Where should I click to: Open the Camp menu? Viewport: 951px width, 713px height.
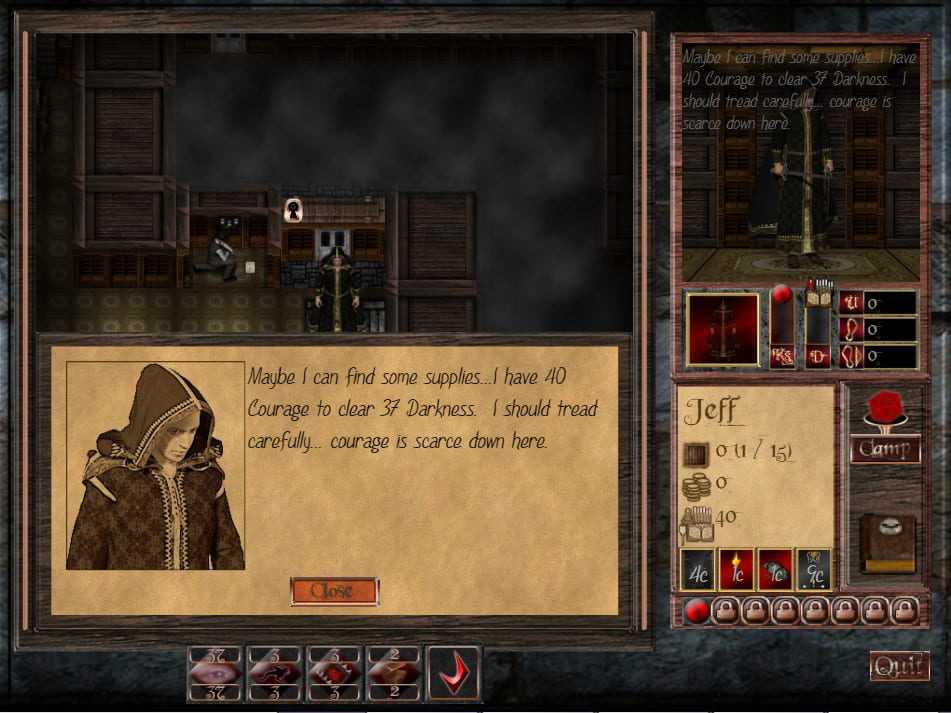tap(885, 449)
